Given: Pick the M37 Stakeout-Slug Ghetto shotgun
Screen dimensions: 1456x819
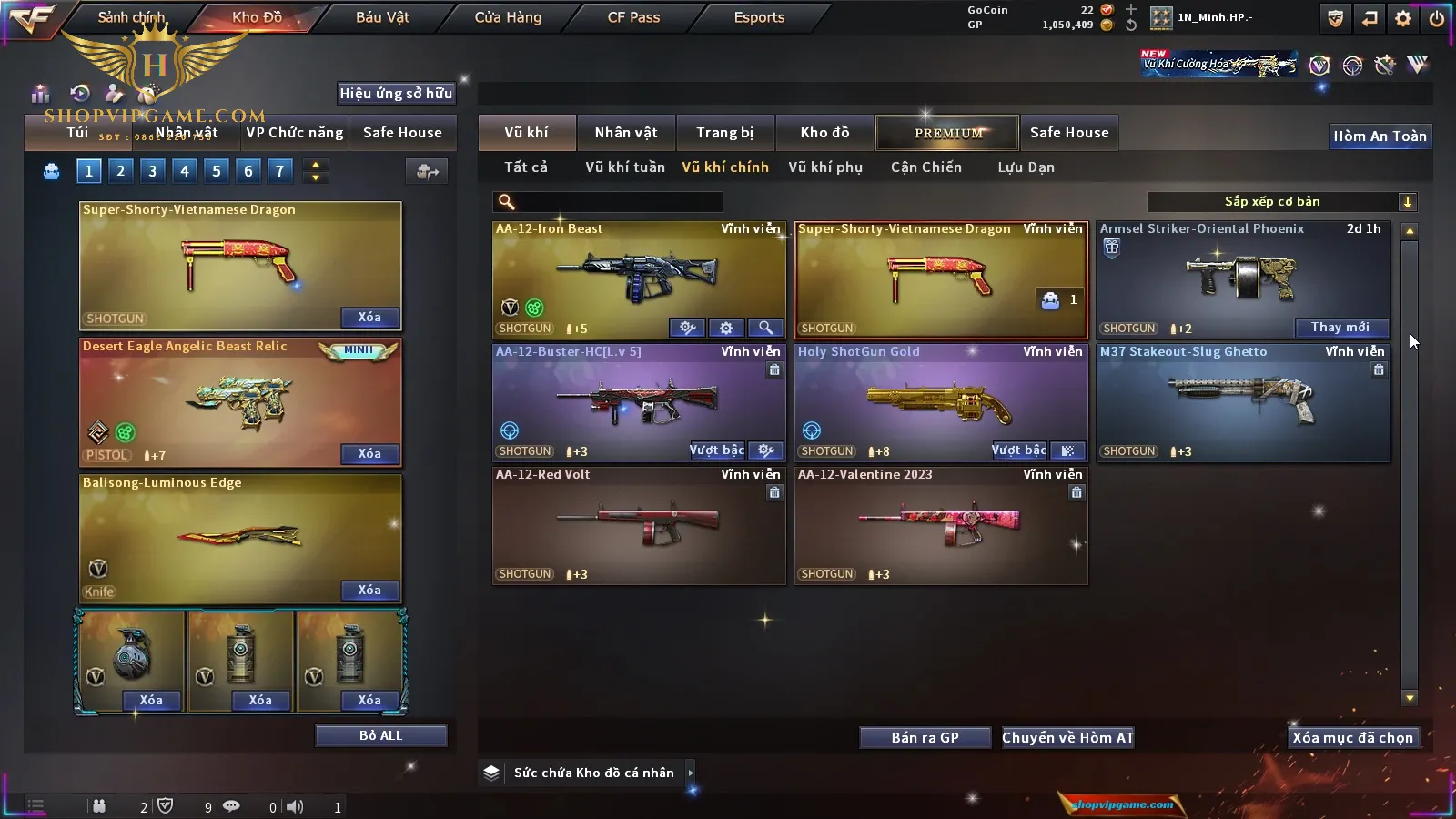Looking at the screenshot, I should pyautogui.click(x=1243, y=400).
